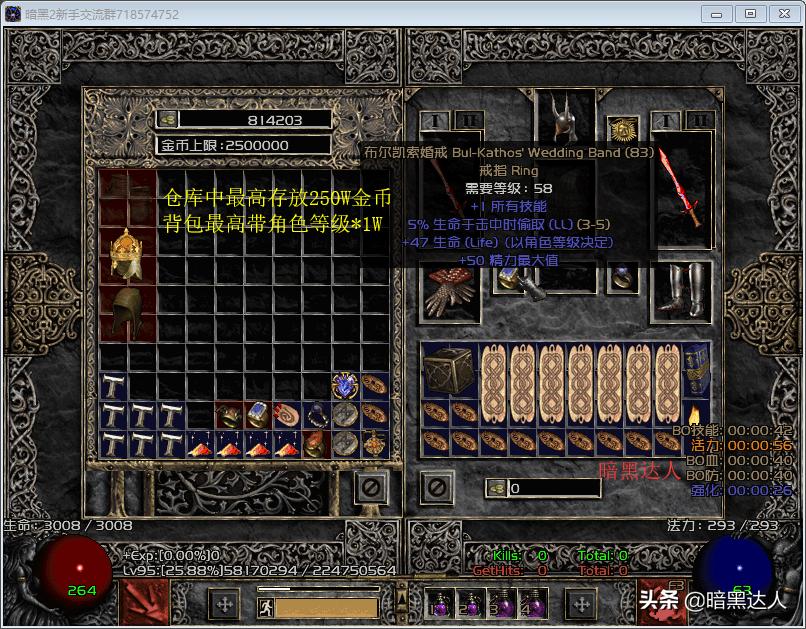Click the equipped greaves boots

click(682, 289)
